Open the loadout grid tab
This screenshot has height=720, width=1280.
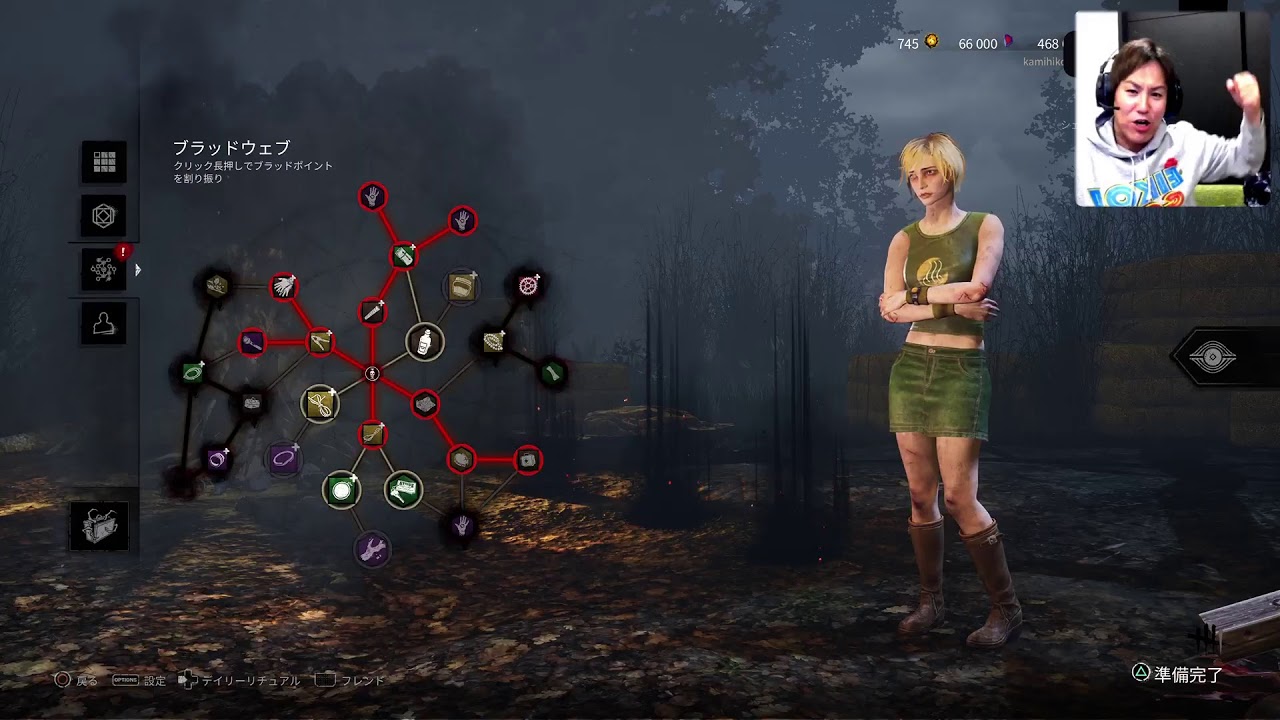click(x=104, y=162)
